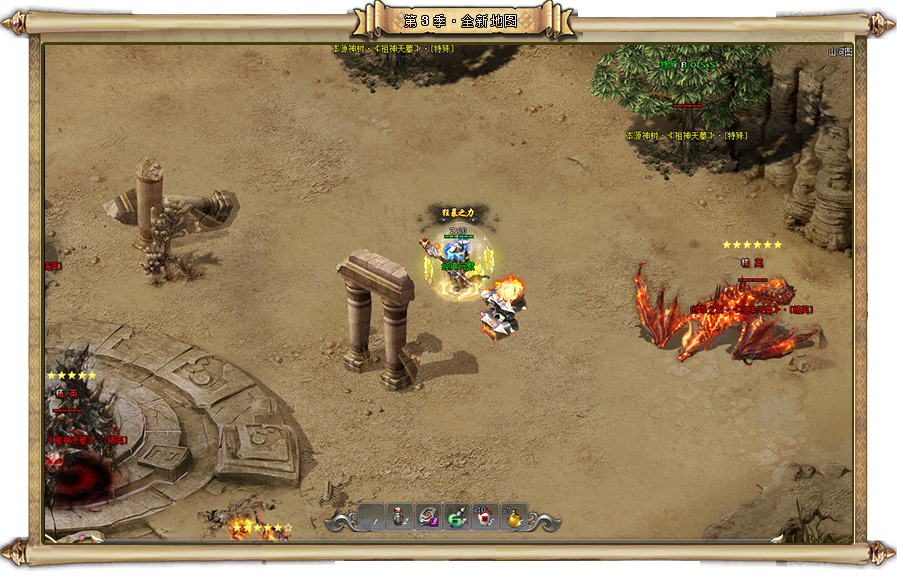Use the green orb item in the hotbar

point(456,517)
